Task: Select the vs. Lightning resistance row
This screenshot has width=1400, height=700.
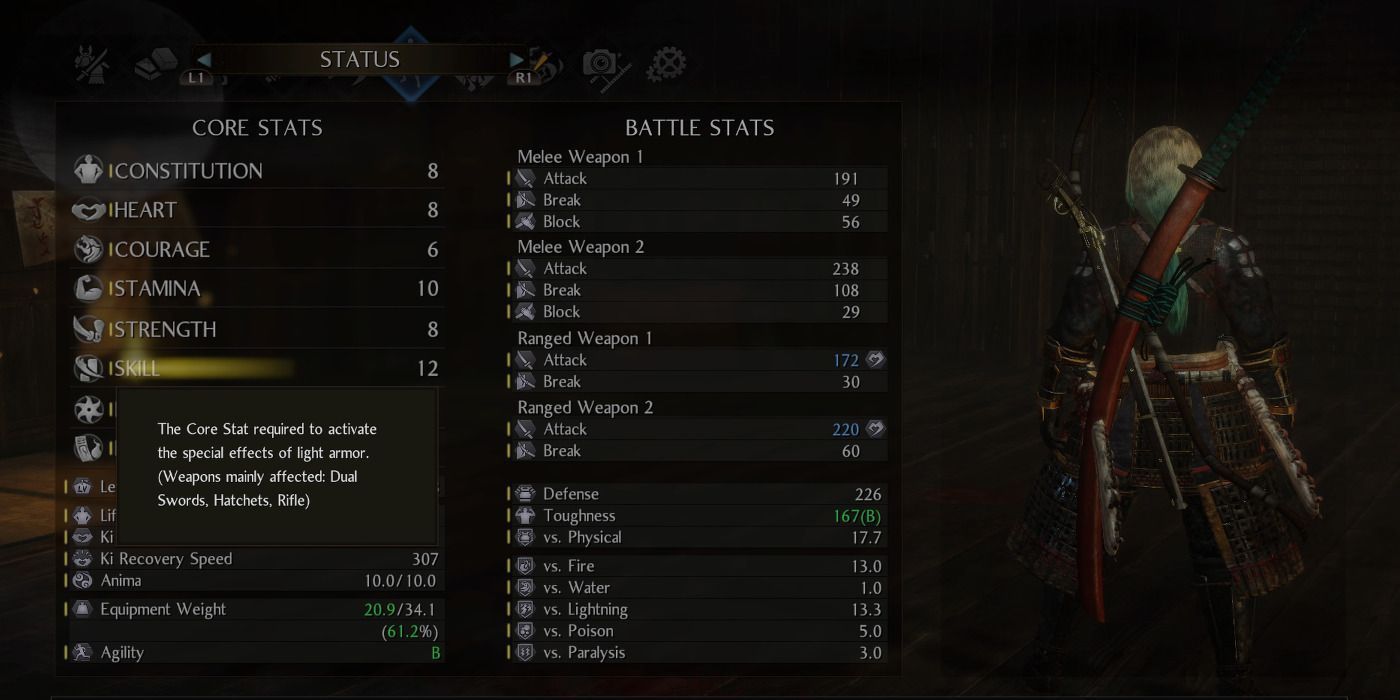Action: [x=698, y=609]
